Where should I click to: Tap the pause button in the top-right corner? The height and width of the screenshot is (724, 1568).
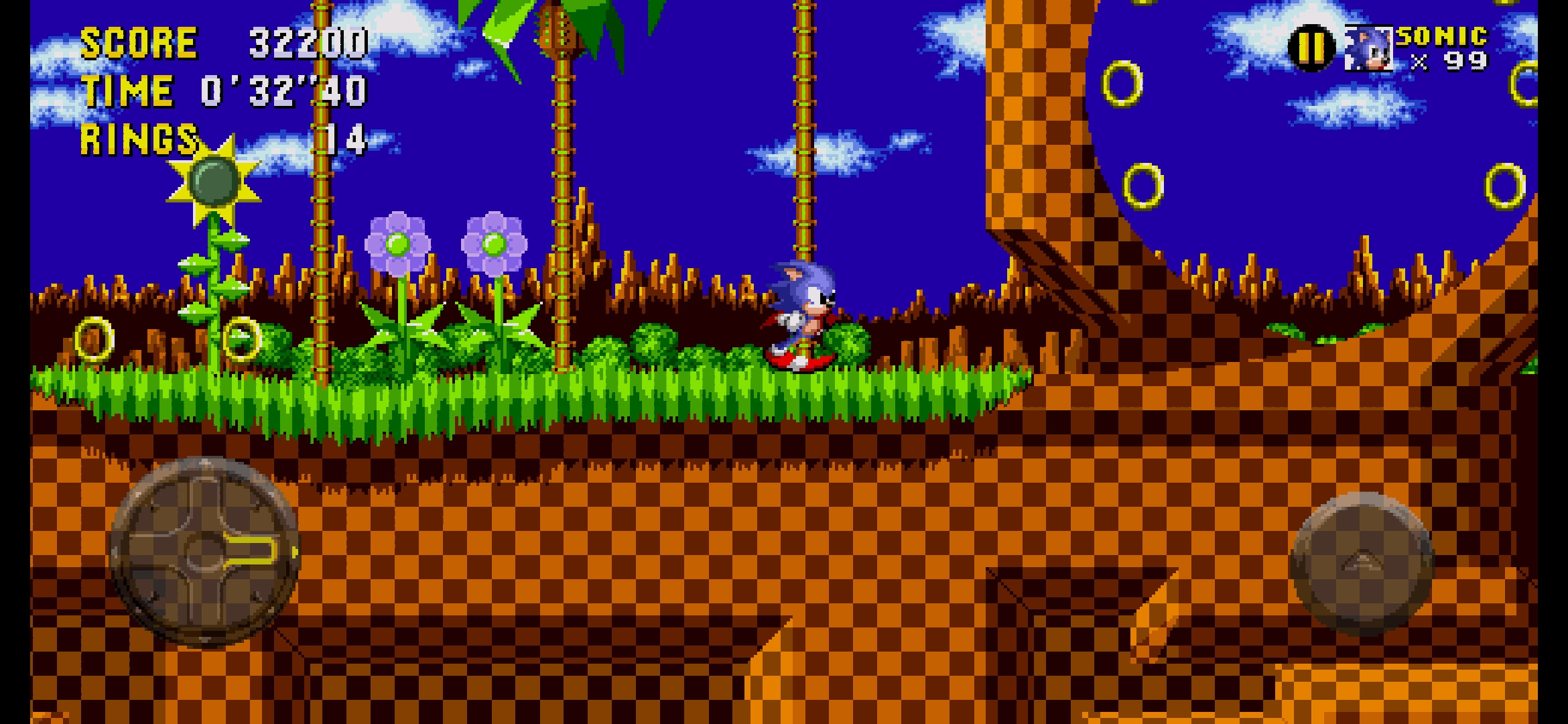click(1311, 49)
